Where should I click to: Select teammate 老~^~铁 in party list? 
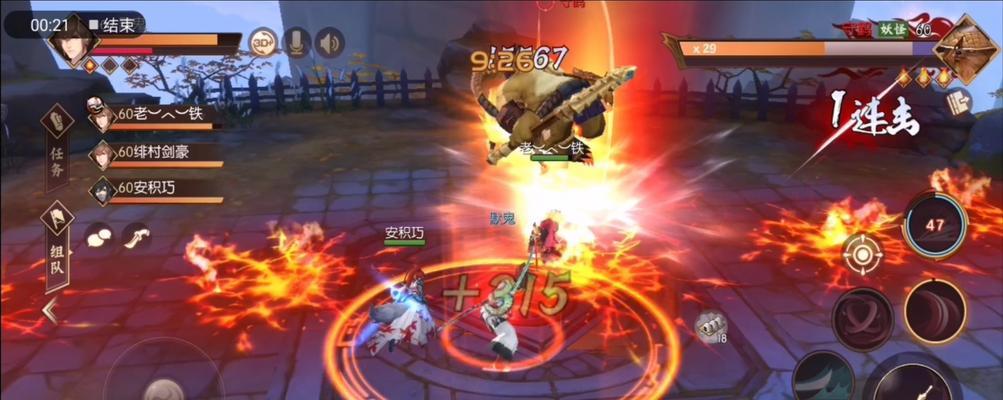(155, 116)
